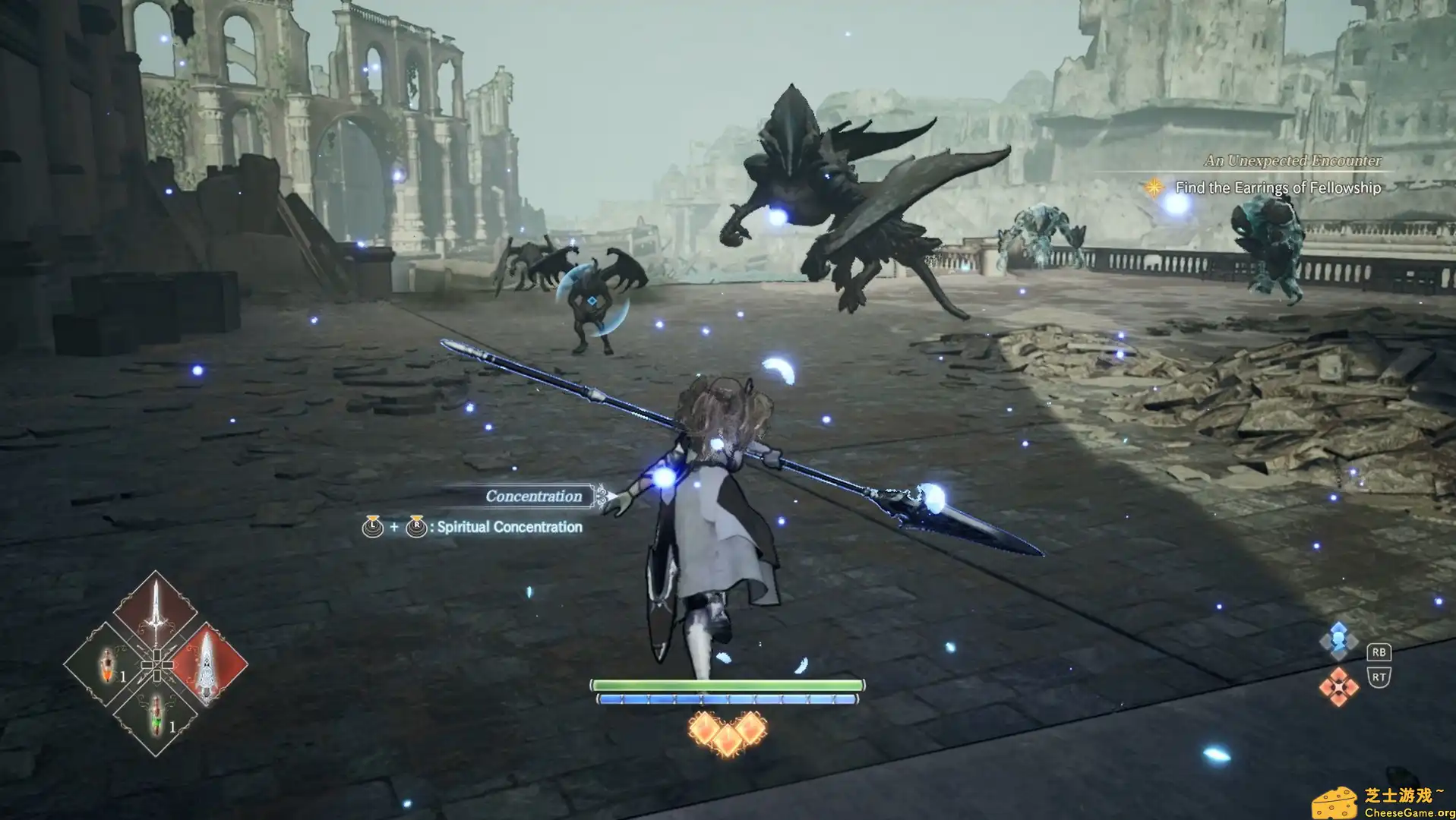Click the green health bar
The image size is (1456, 820).
[x=728, y=684]
